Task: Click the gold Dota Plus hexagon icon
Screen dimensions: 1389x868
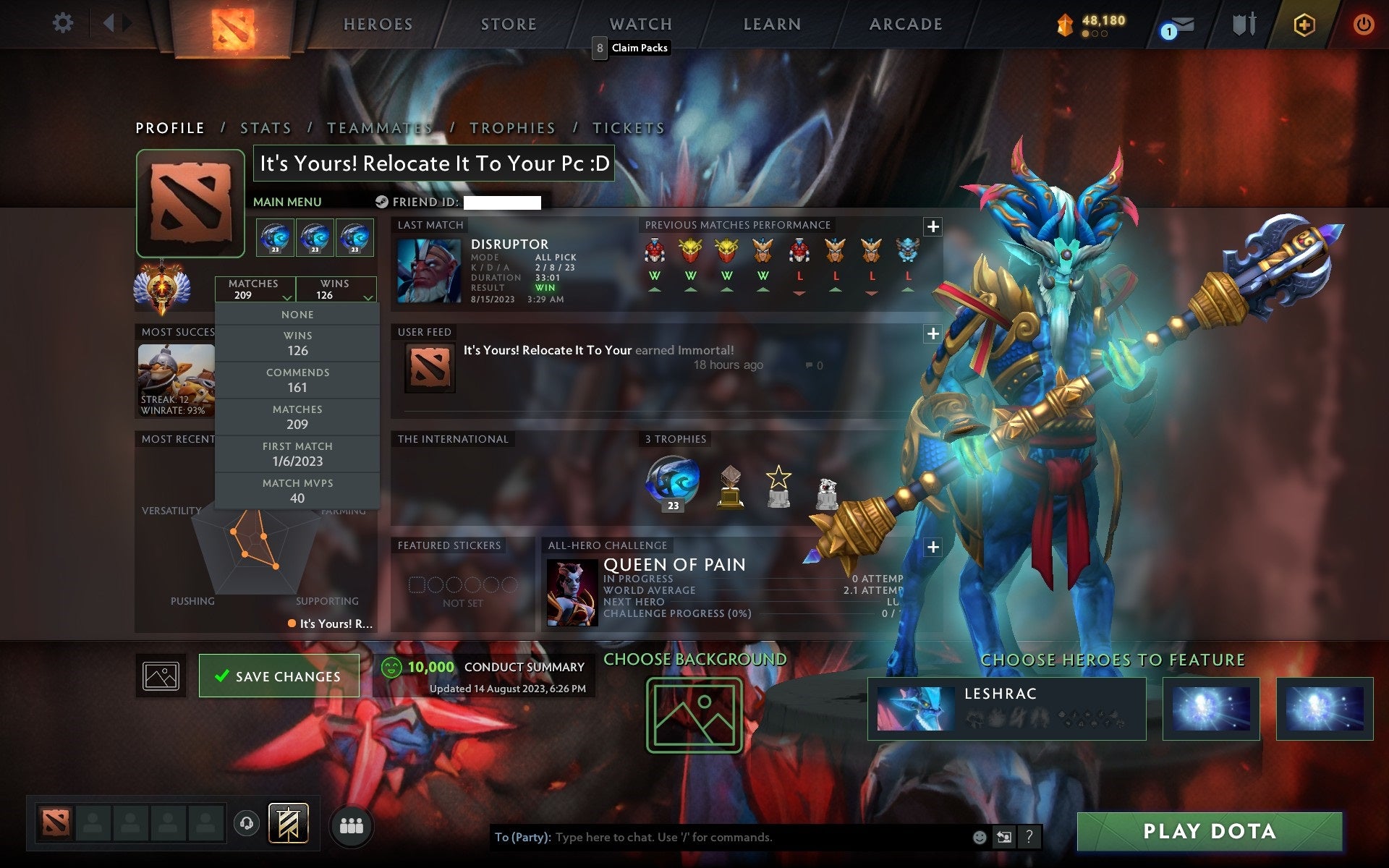Action: tap(1303, 24)
